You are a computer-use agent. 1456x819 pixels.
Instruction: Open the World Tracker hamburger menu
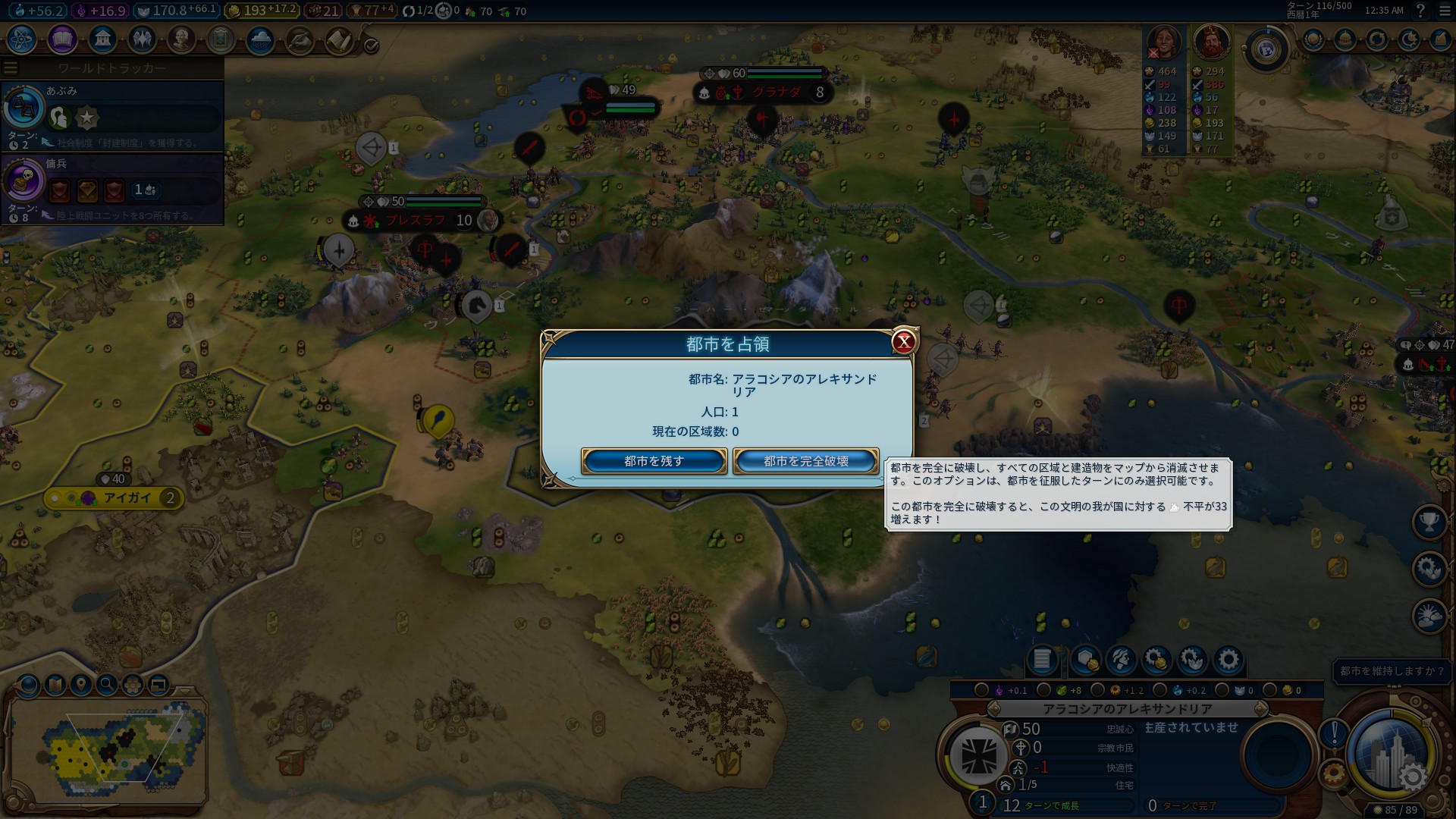(10, 67)
